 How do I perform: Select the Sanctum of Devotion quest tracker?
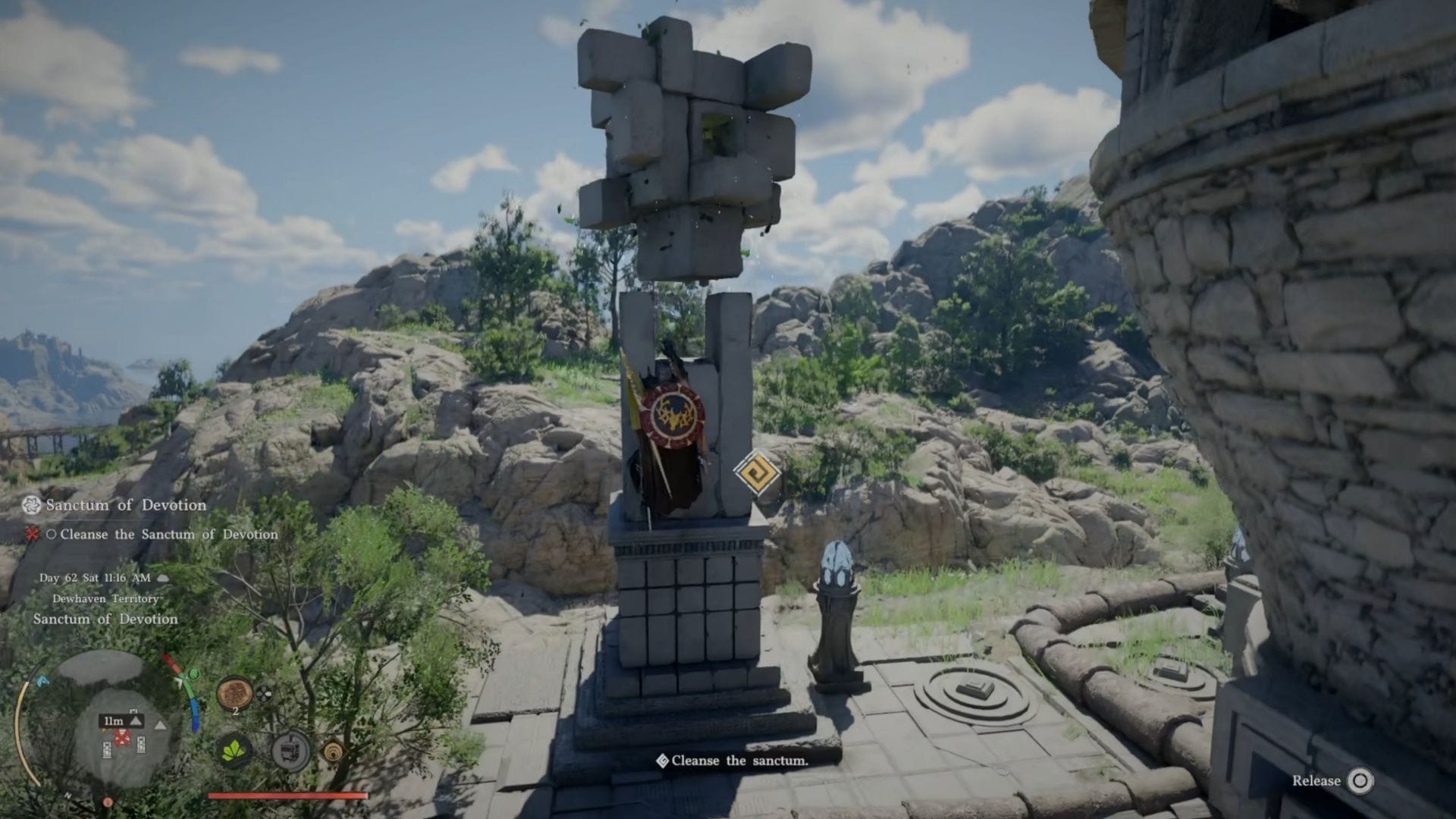[125, 505]
